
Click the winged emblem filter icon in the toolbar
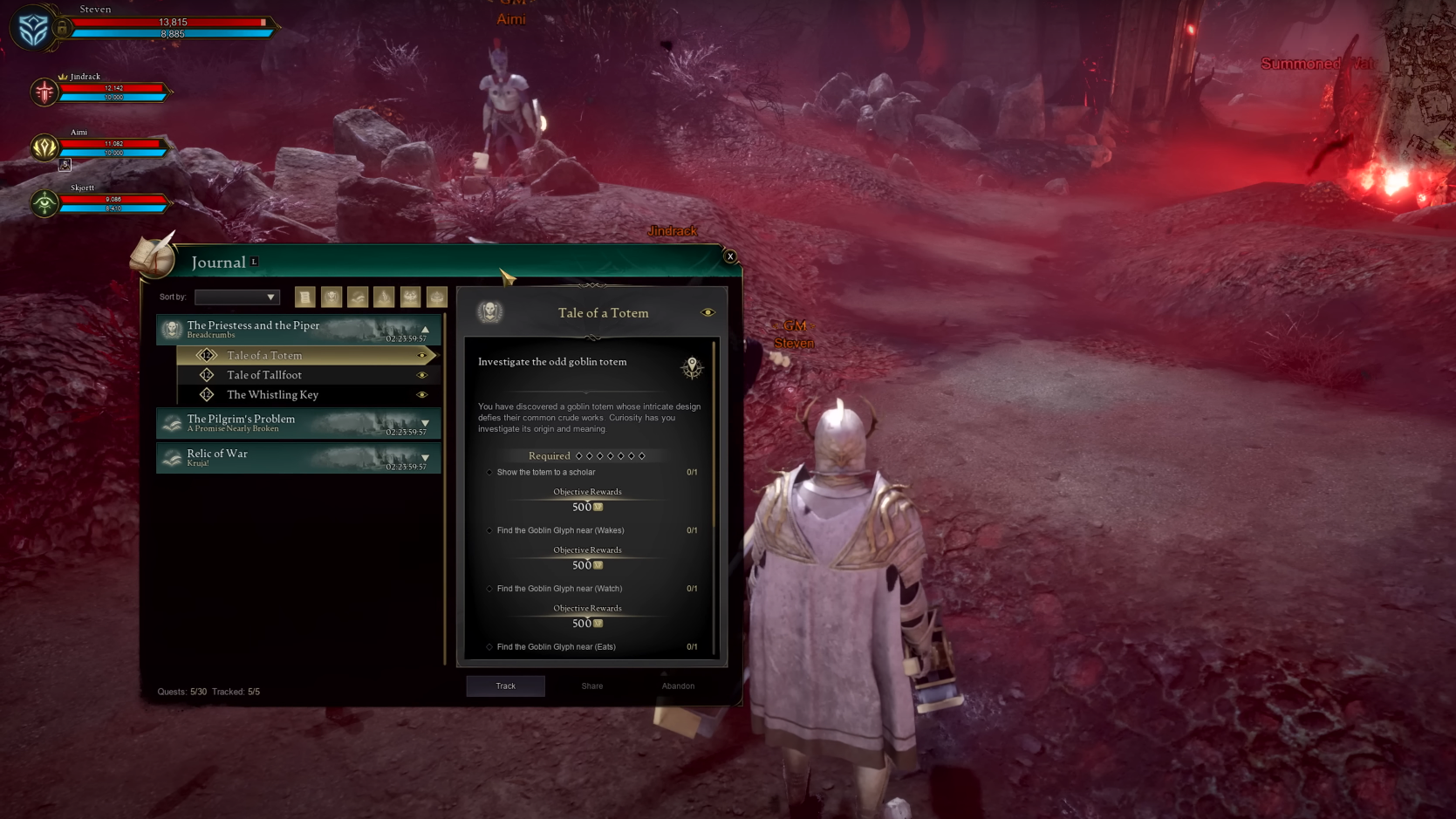tap(408, 297)
